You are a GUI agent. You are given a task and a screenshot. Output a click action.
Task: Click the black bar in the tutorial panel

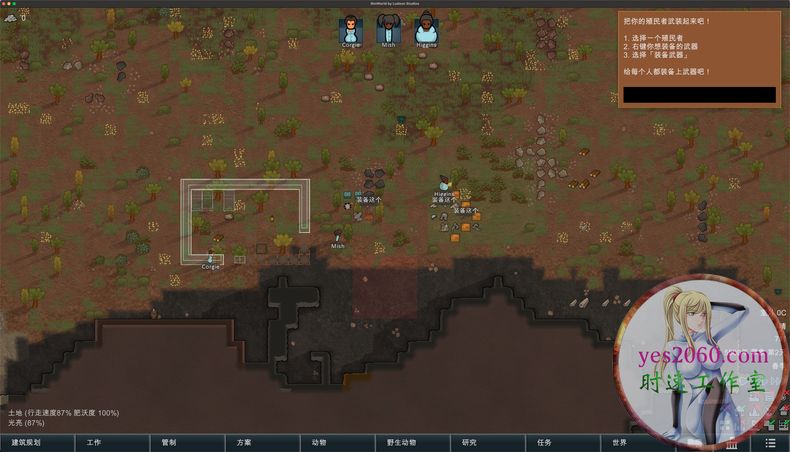coord(698,95)
